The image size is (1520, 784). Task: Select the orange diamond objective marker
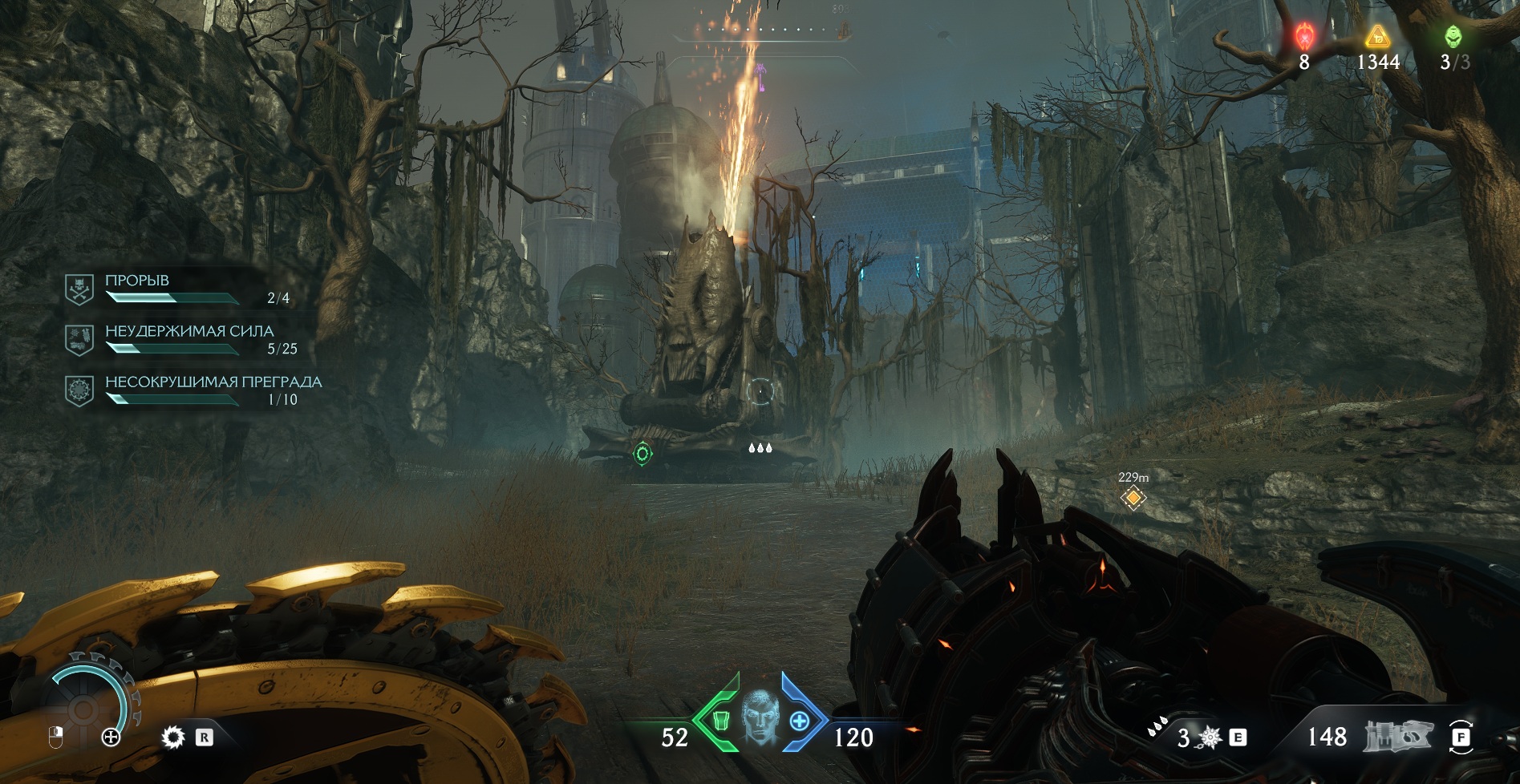click(x=1133, y=498)
